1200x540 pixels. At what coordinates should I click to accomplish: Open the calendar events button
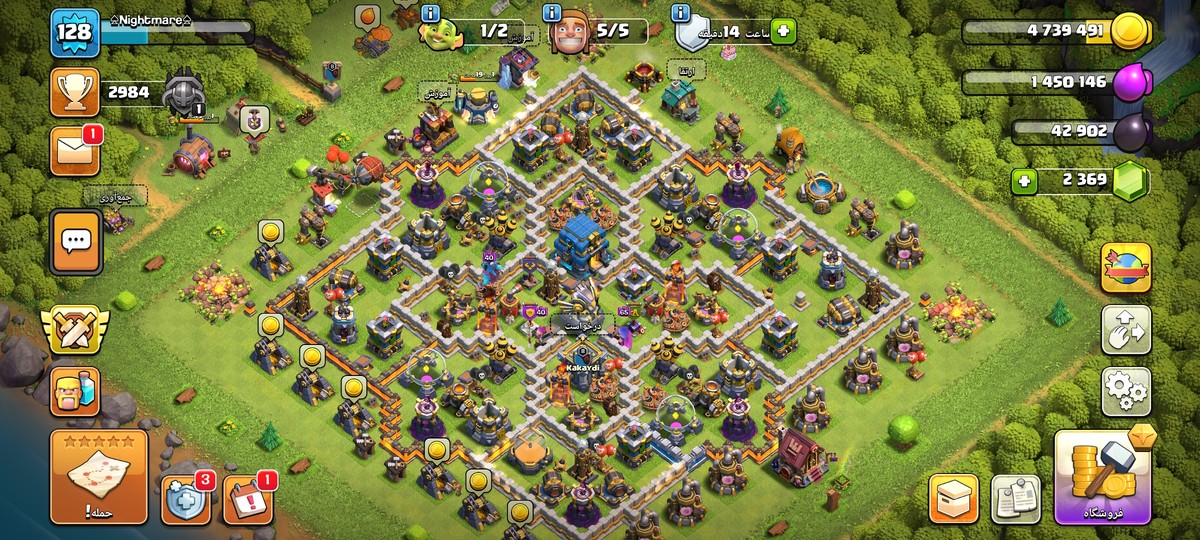click(x=247, y=499)
